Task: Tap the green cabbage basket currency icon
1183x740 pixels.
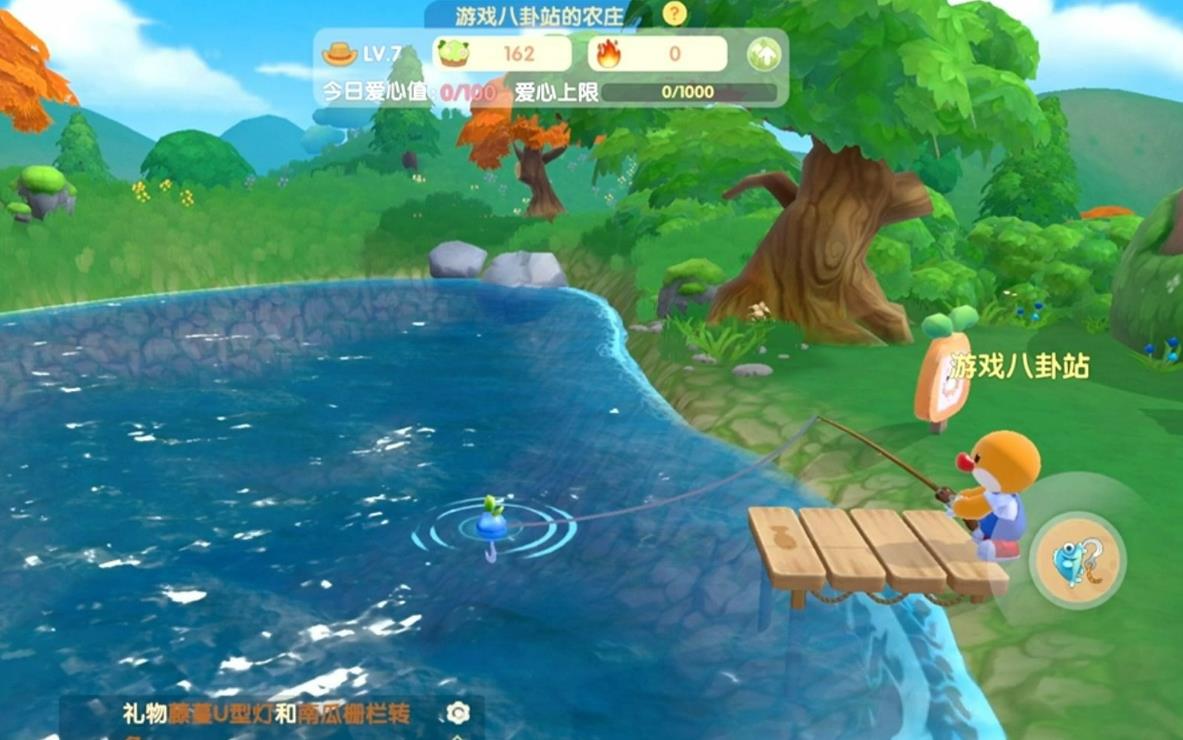Action: (453, 54)
